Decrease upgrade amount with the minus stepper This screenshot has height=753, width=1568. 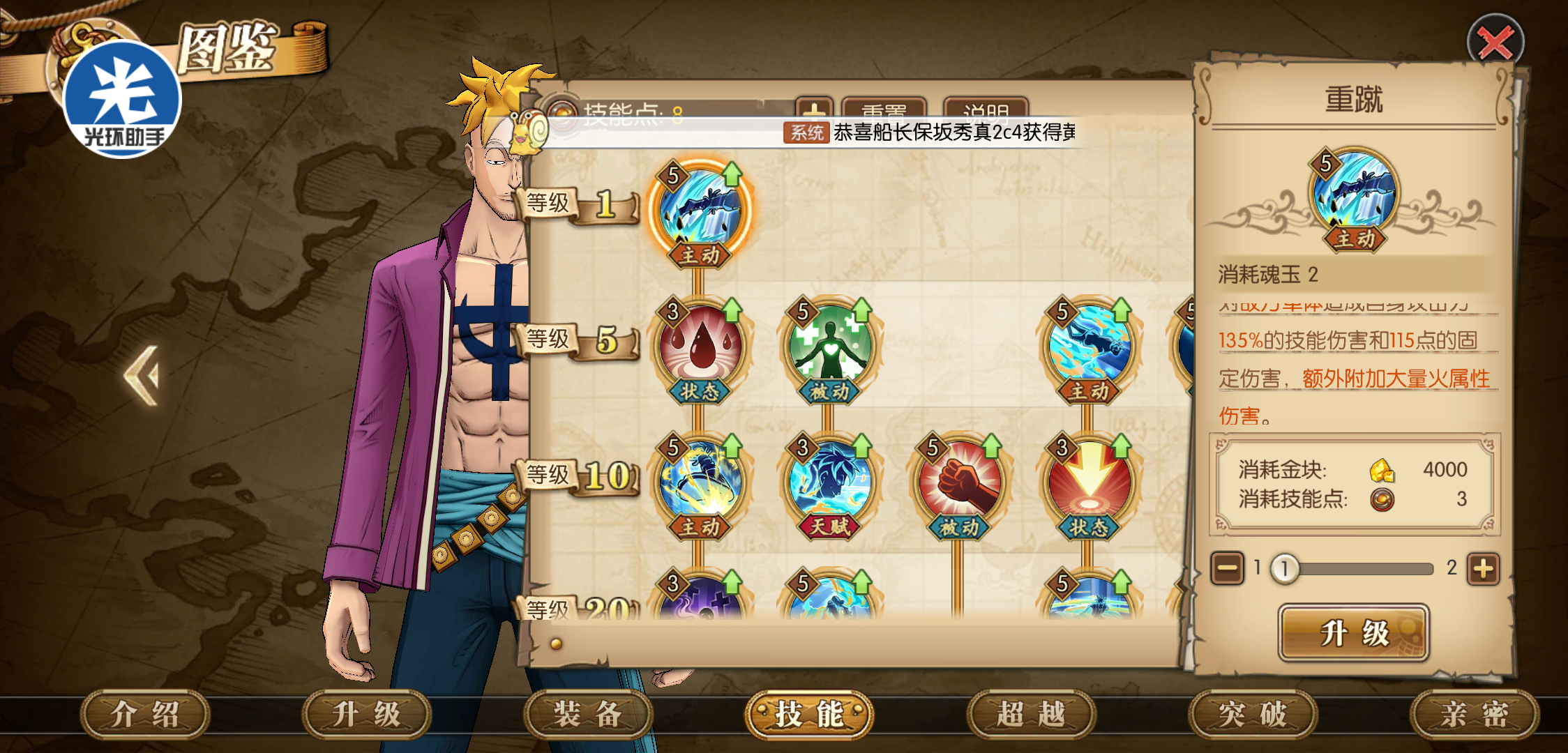click(x=1227, y=569)
